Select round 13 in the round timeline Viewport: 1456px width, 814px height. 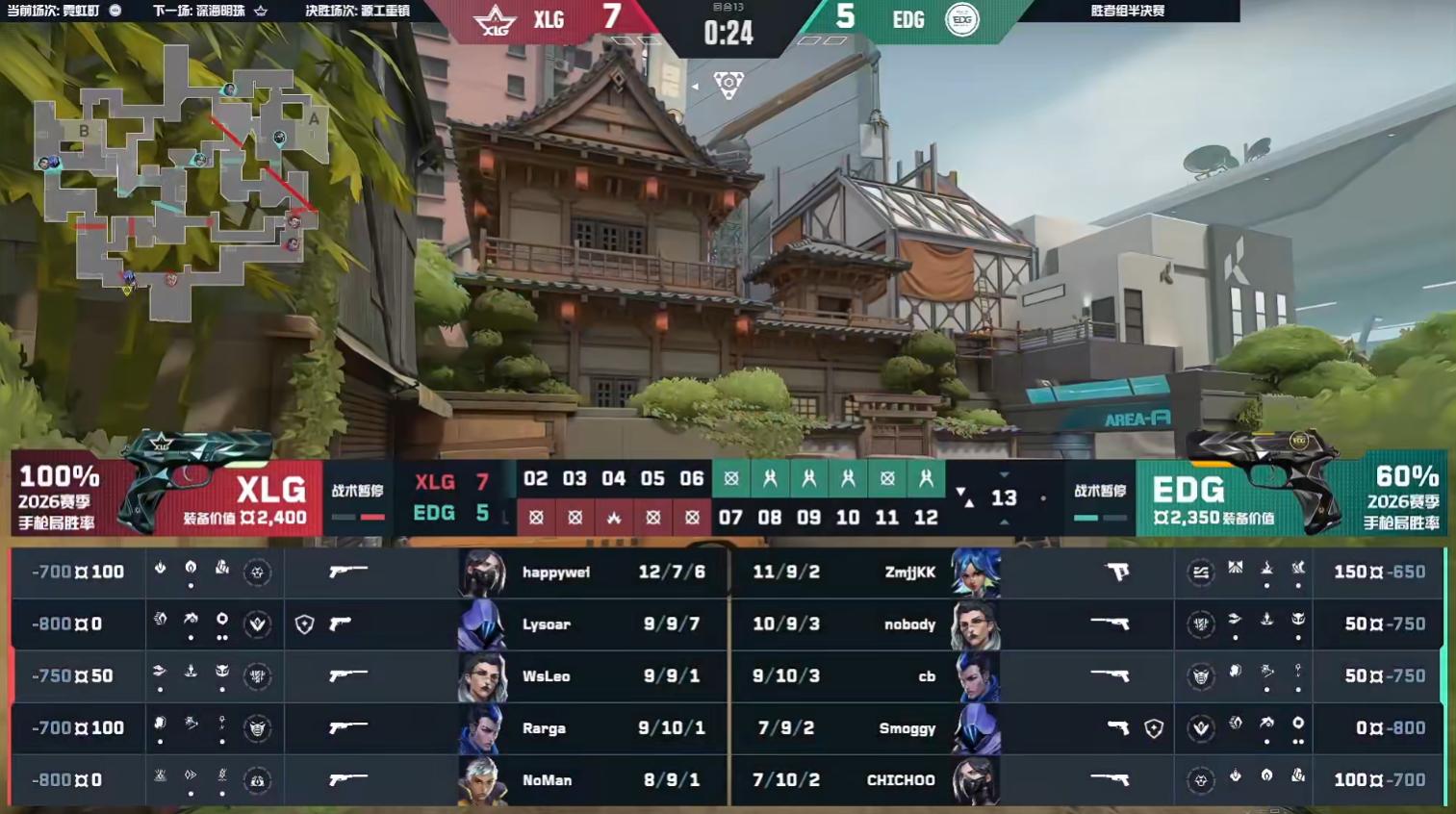pos(1004,497)
